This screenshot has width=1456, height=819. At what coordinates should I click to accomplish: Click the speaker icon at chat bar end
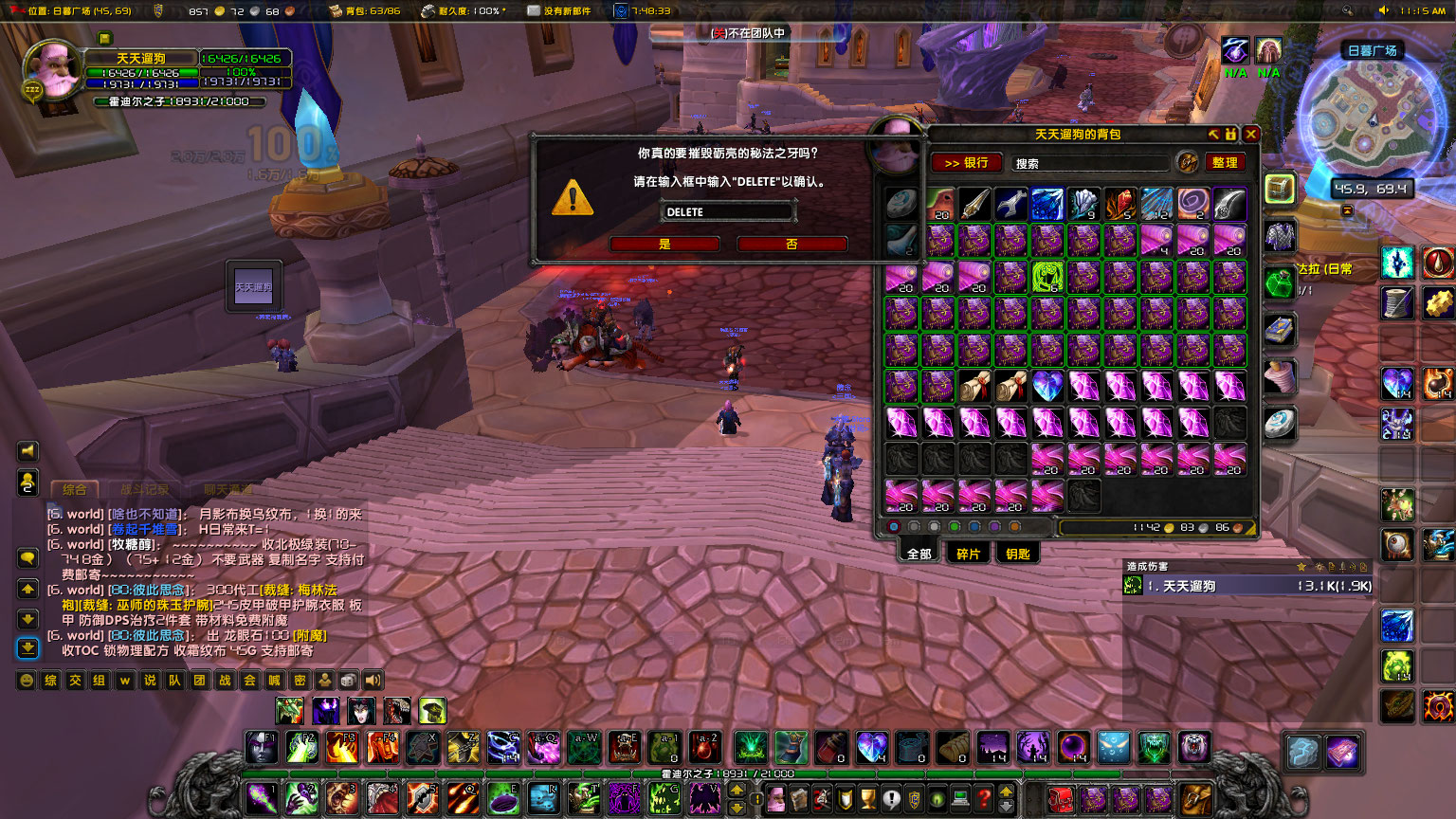[373, 681]
